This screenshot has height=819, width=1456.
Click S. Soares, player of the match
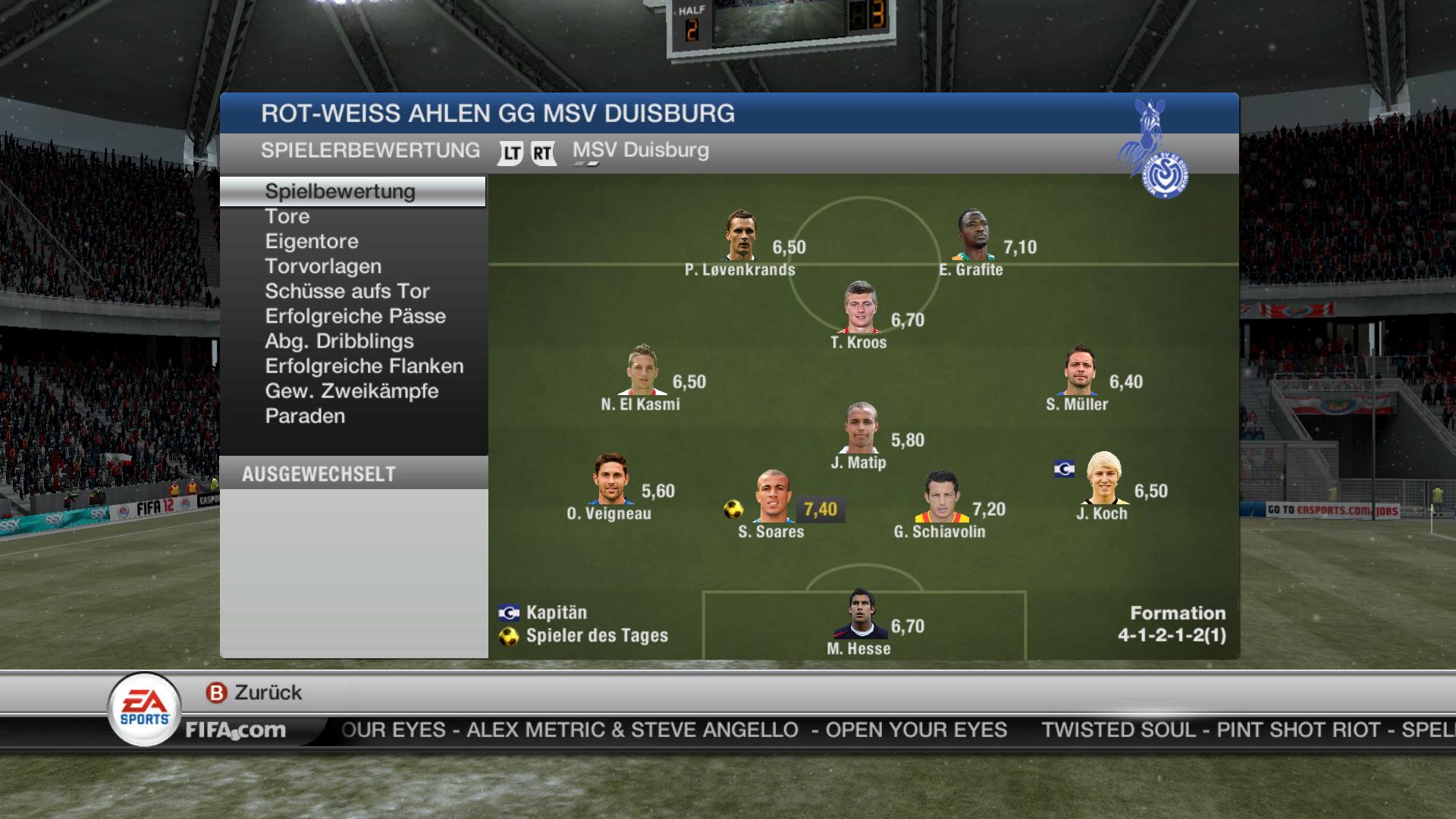(773, 497)
